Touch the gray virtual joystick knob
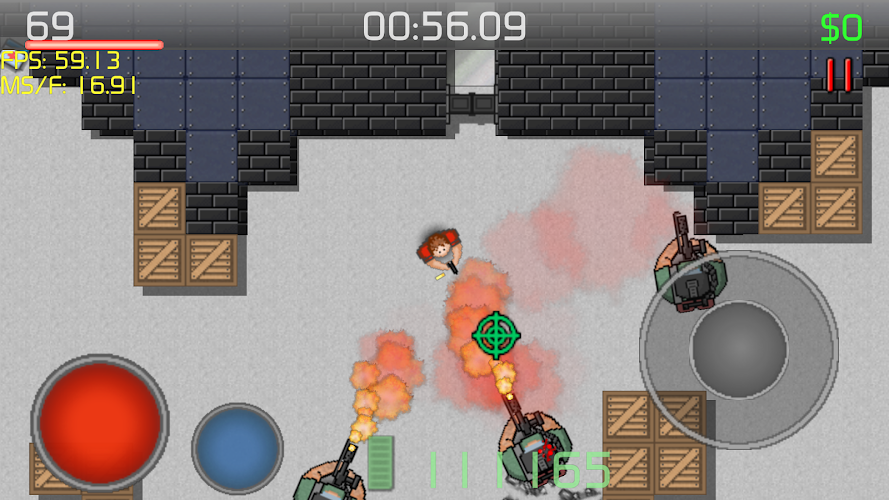This screenshot has width=889, height=500. tap(739, 347)
